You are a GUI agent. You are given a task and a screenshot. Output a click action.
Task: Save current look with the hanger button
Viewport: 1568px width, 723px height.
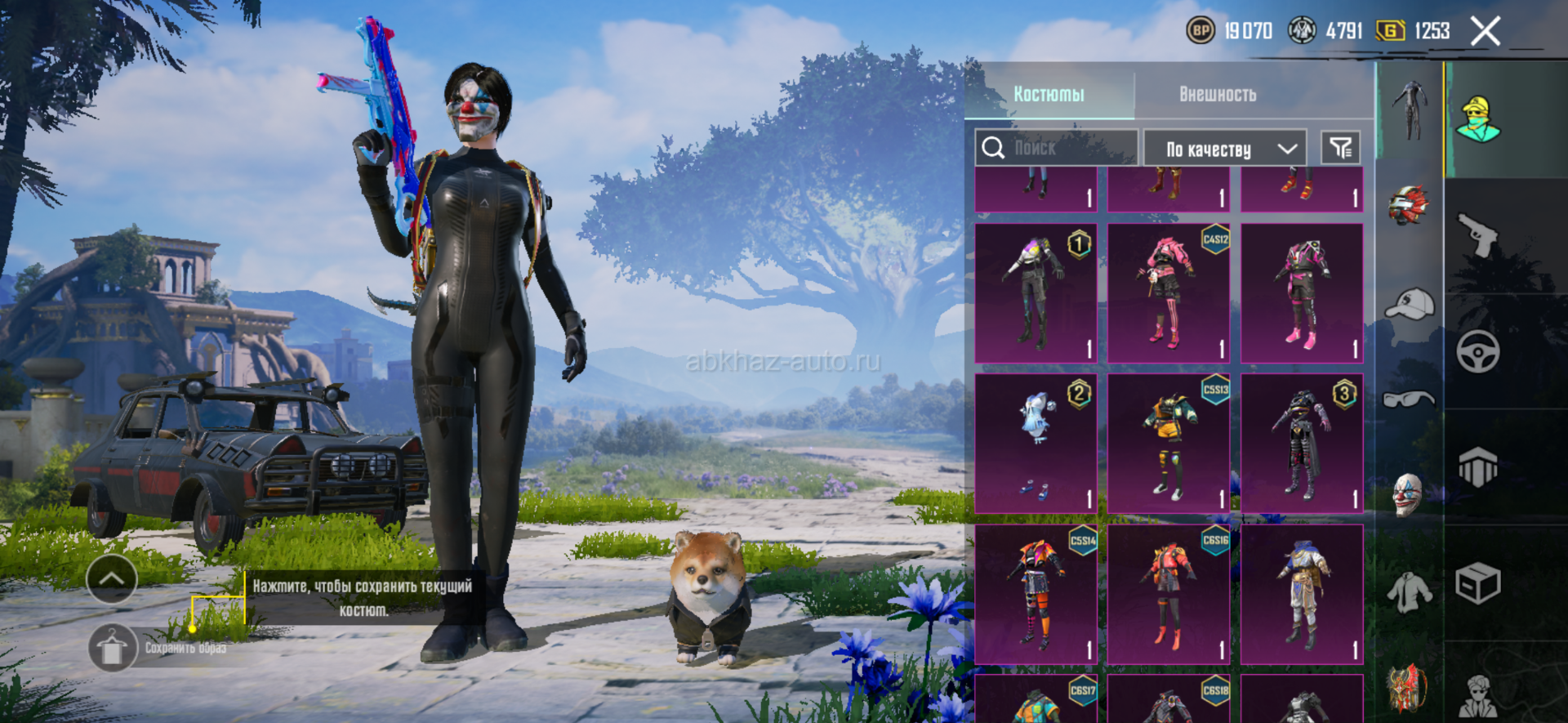coord(112,648)
